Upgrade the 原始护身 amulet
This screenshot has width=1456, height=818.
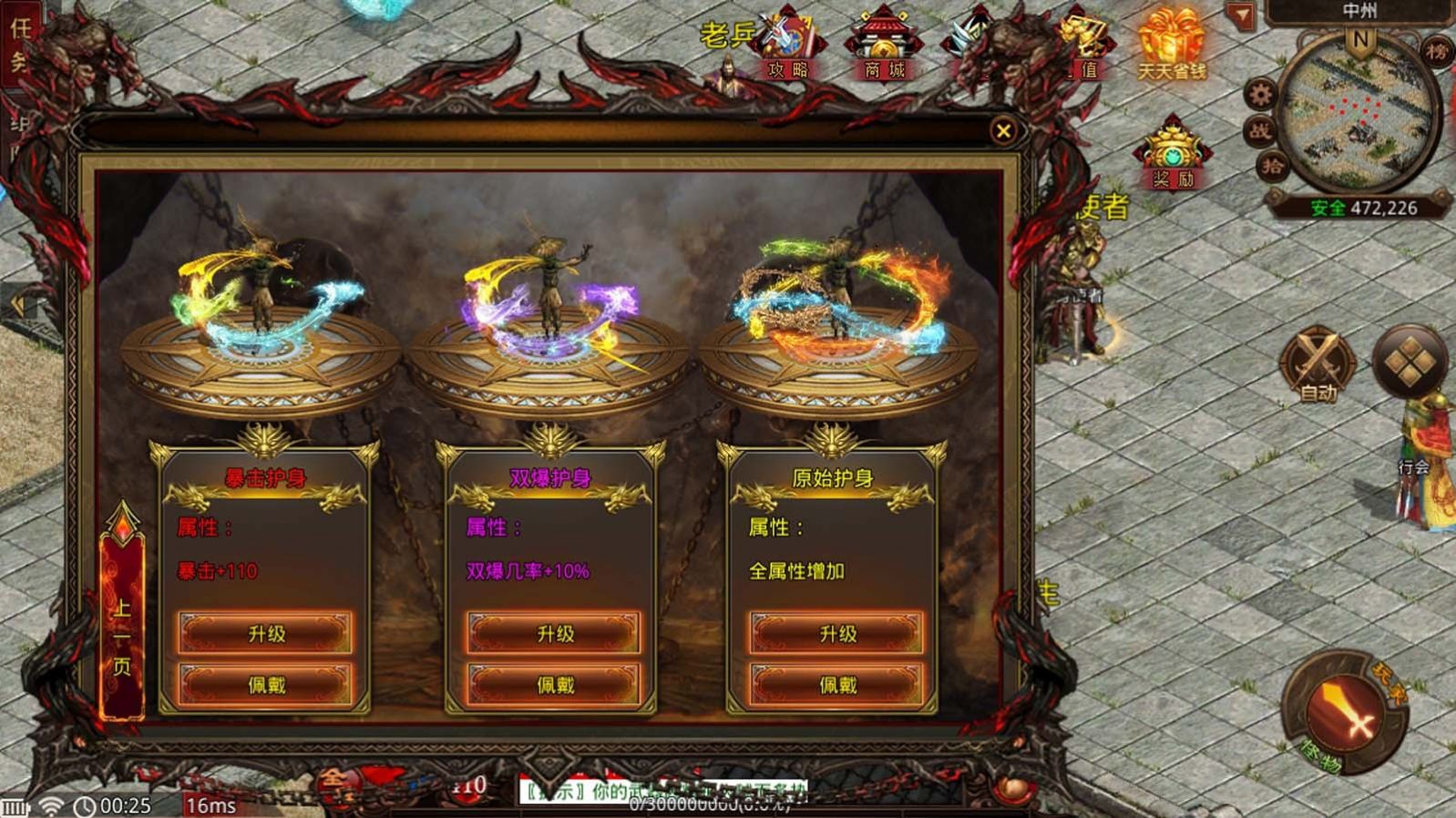pyautogui.click(x=836, y=633)
